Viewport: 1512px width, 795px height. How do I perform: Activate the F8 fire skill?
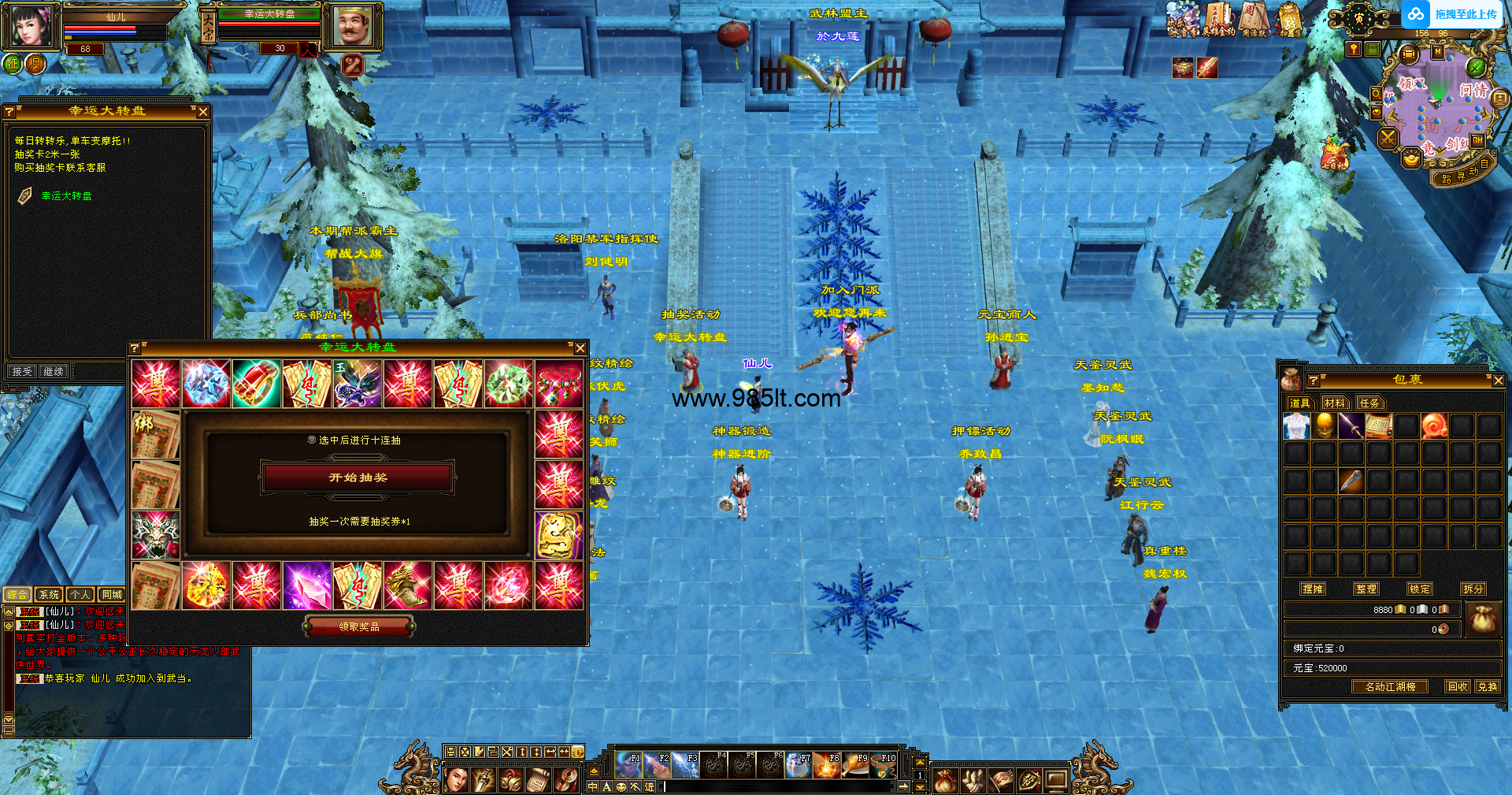coord(827,765)
